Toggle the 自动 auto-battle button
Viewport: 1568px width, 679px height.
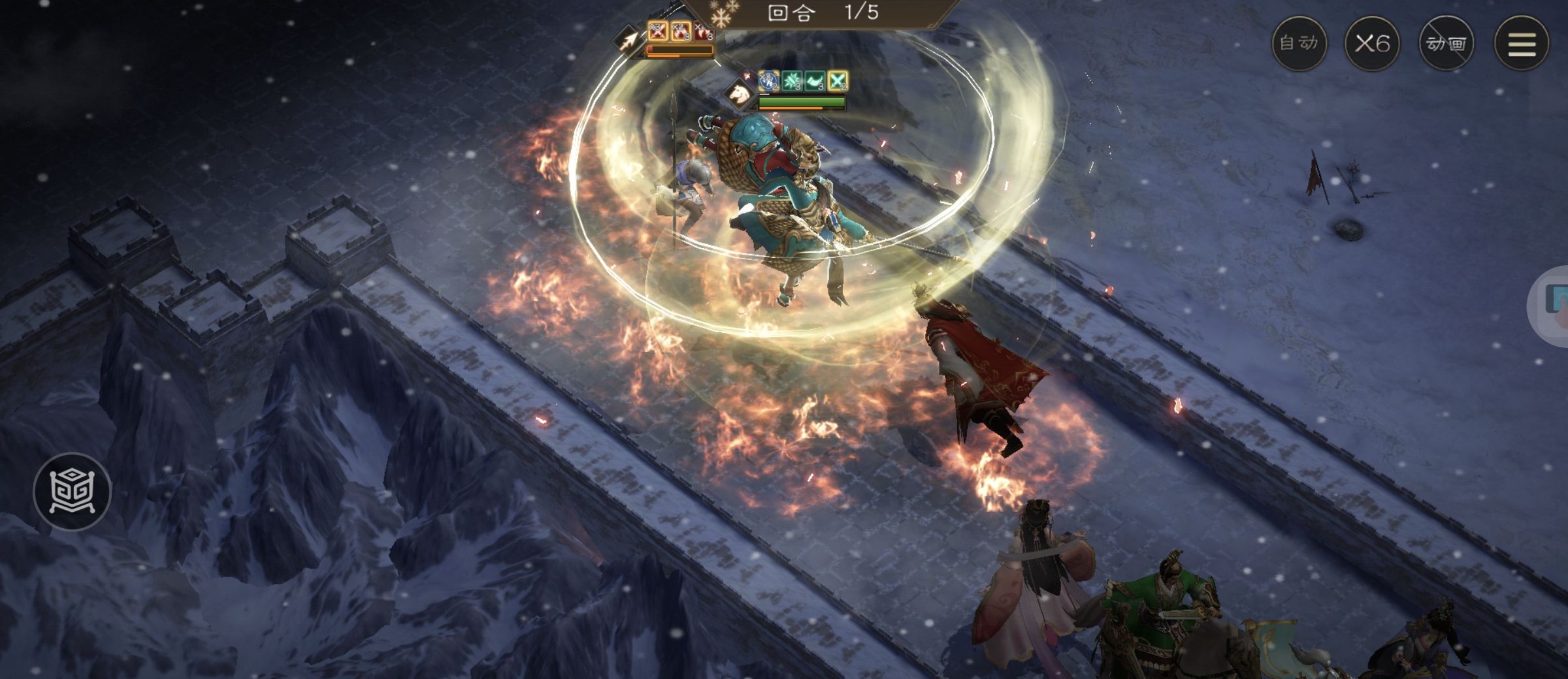coord(1299,44)
